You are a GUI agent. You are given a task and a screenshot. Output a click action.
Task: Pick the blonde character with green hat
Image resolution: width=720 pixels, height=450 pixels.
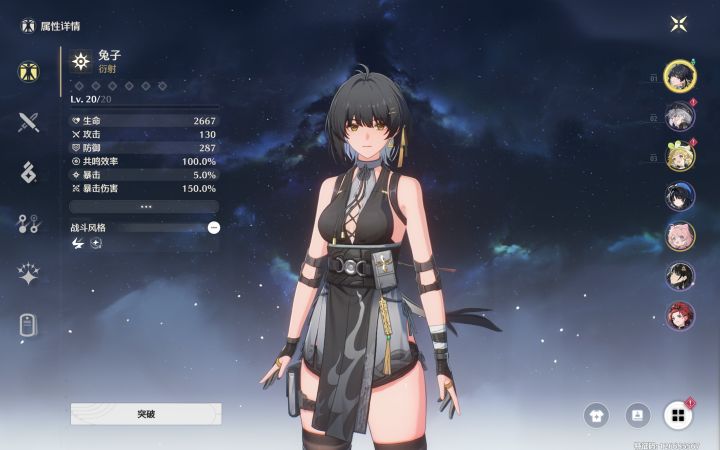680,156
